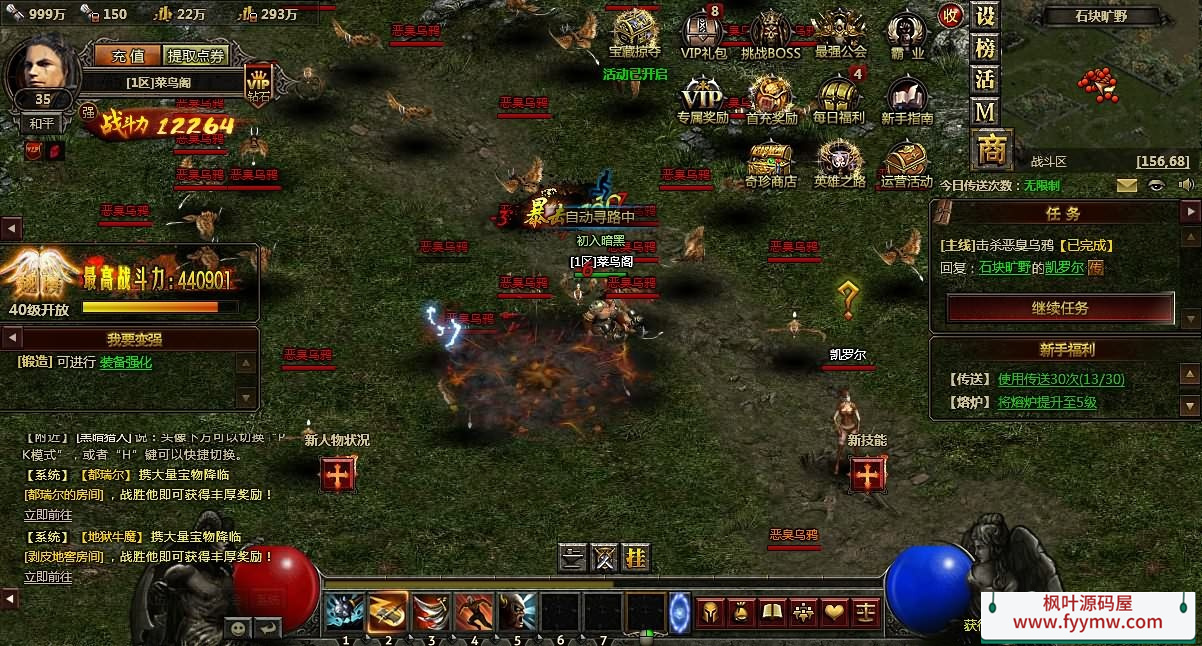Open the 商 shop side button

click(991, 150)
